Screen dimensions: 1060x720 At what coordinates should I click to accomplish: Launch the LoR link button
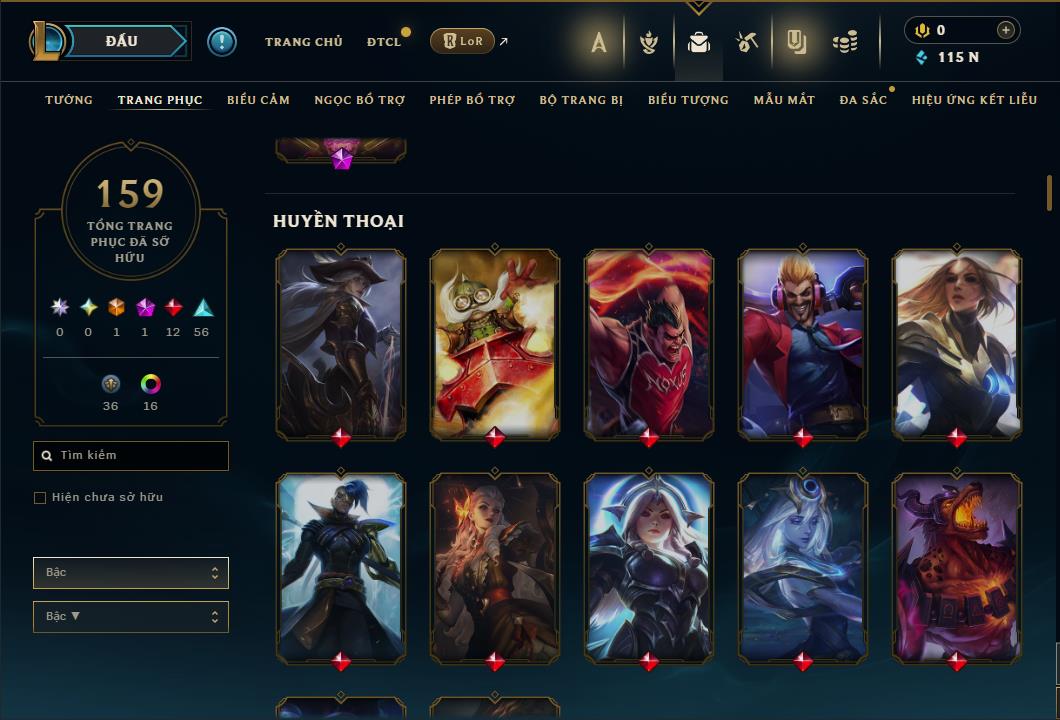[462, 41]
